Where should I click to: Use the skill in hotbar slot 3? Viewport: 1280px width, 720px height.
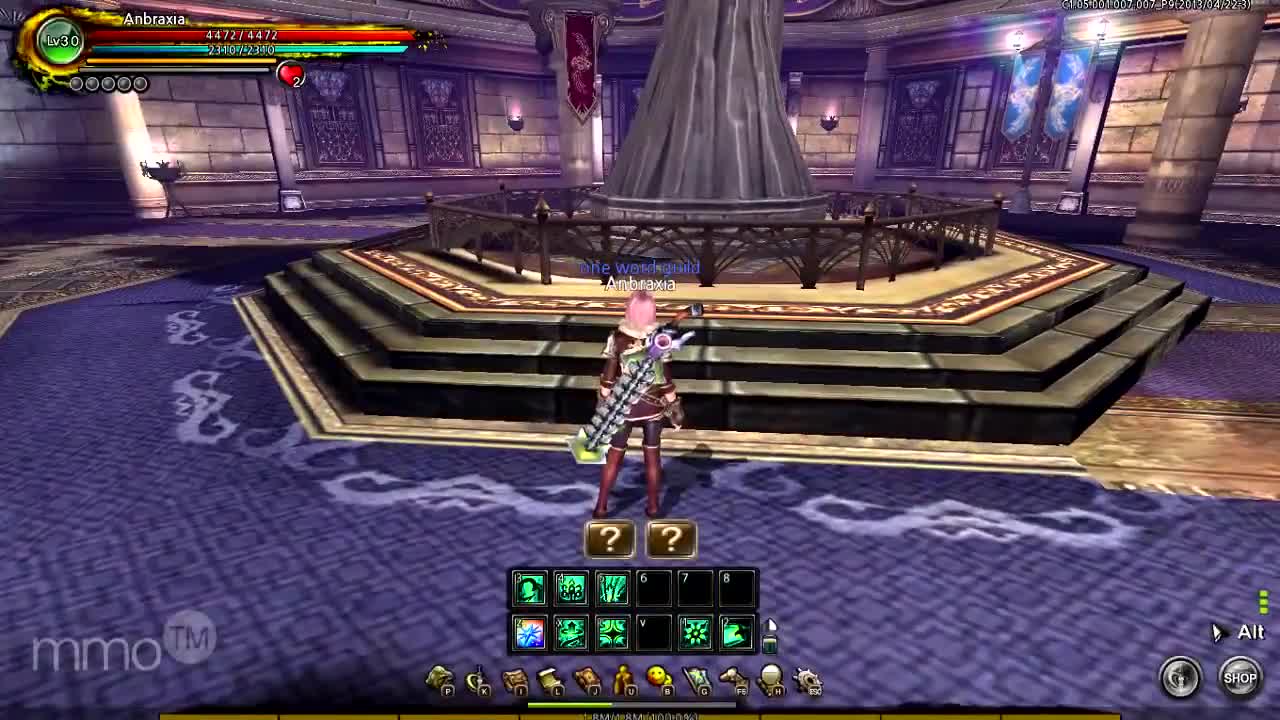tap(528, 588)
